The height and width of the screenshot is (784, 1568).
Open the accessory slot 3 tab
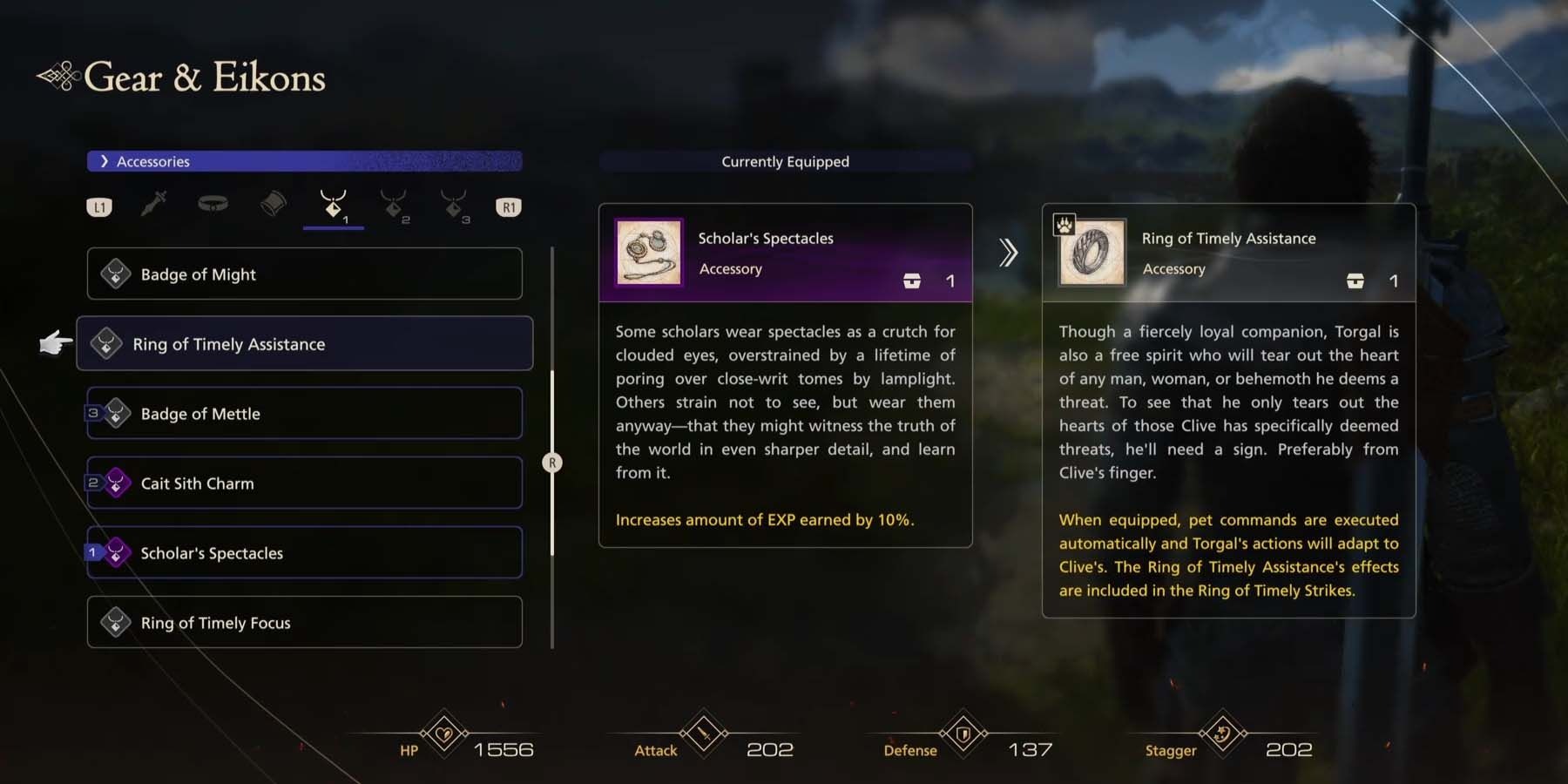coord(455,206)
